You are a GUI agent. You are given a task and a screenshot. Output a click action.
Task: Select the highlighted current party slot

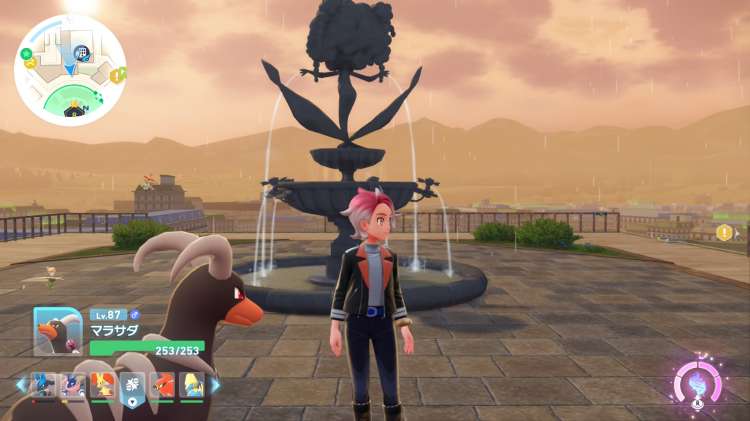[x=132, y=386]
